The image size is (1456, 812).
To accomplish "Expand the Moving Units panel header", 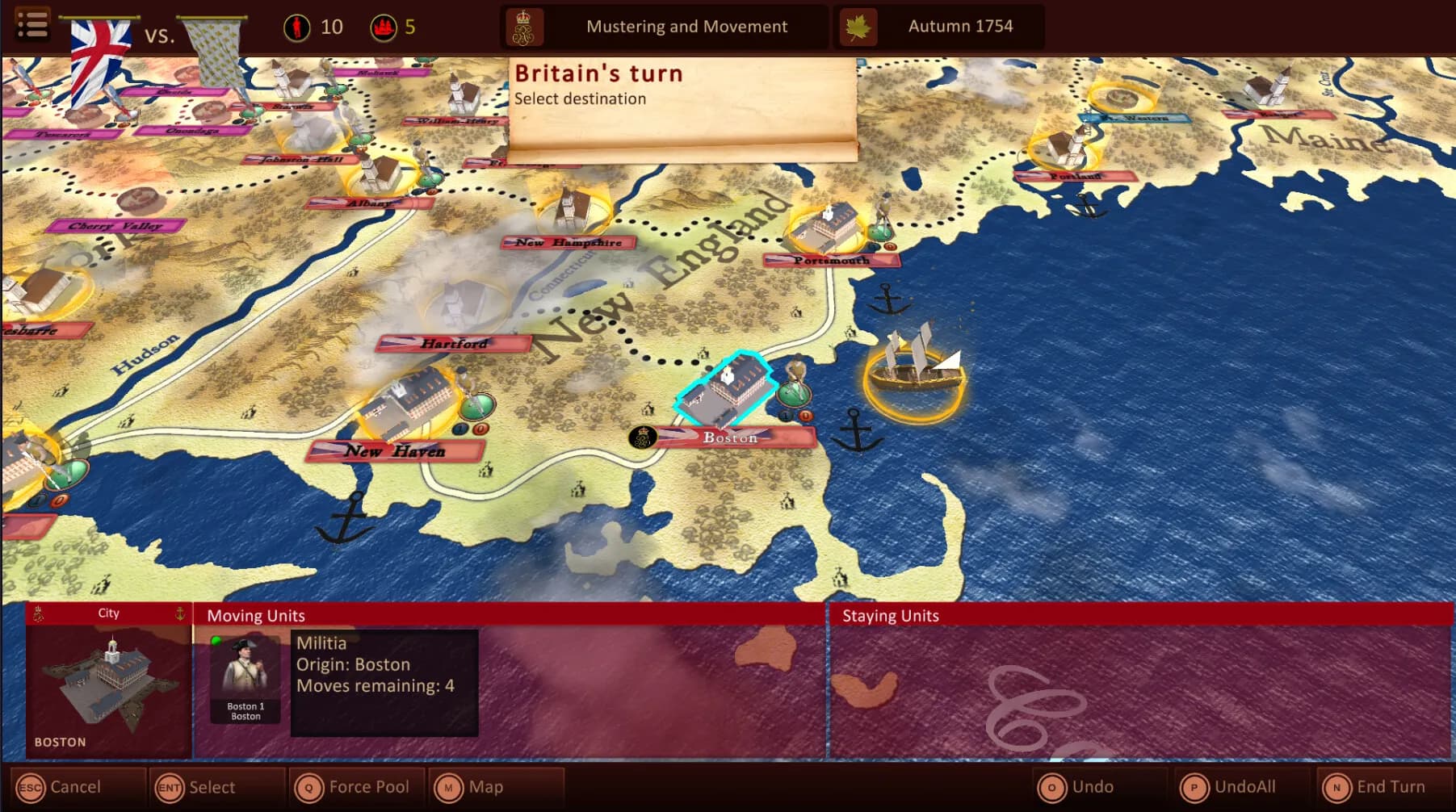I will [x=256, y=615].
